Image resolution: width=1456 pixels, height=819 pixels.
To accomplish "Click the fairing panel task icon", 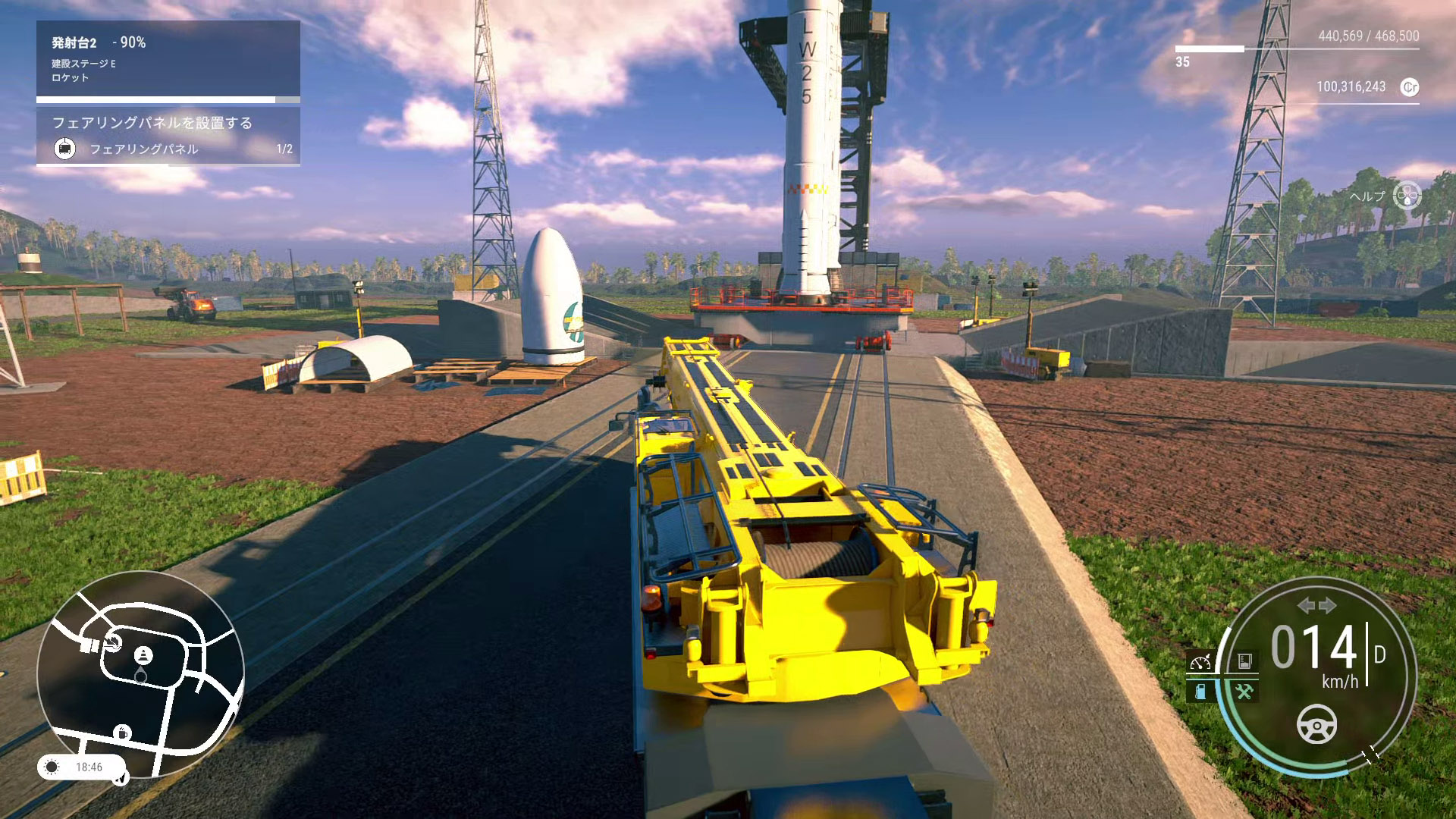I will click(x=65, y=149).
